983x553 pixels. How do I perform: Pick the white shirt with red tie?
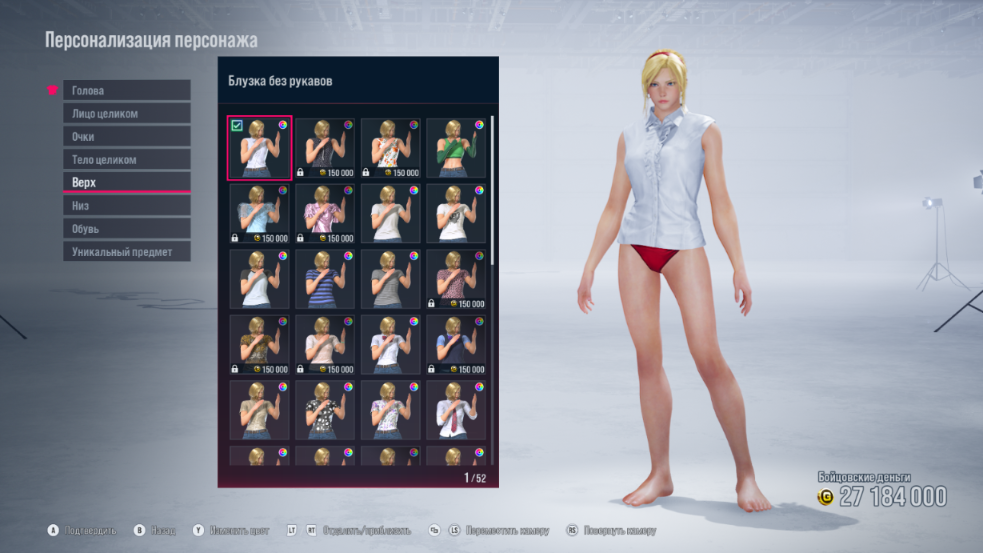[456, 410]
